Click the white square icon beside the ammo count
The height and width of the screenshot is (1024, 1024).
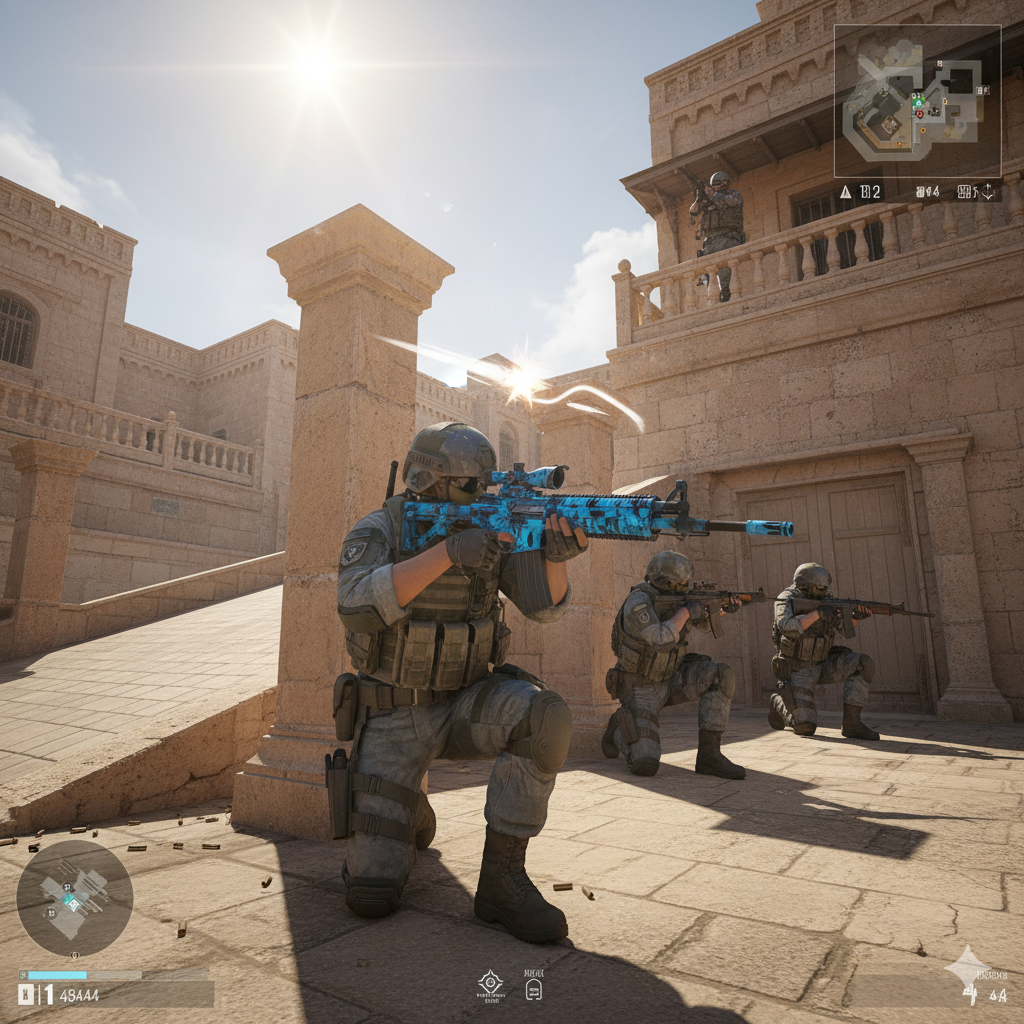click(25, 994)
